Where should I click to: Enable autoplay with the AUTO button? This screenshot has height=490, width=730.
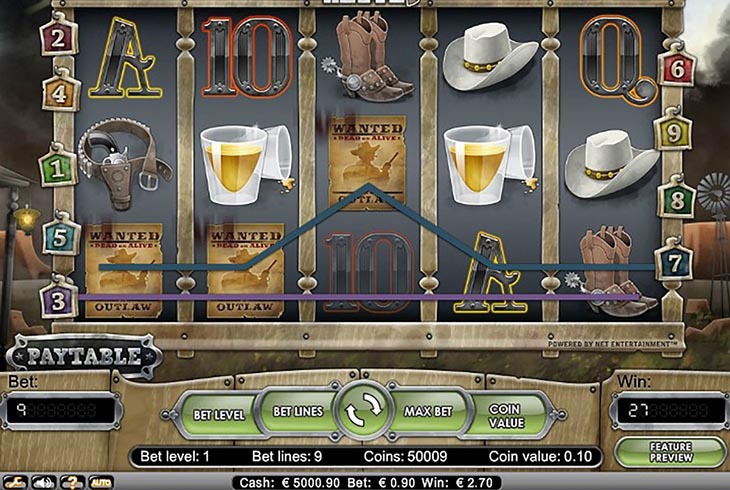click(101, 482)
